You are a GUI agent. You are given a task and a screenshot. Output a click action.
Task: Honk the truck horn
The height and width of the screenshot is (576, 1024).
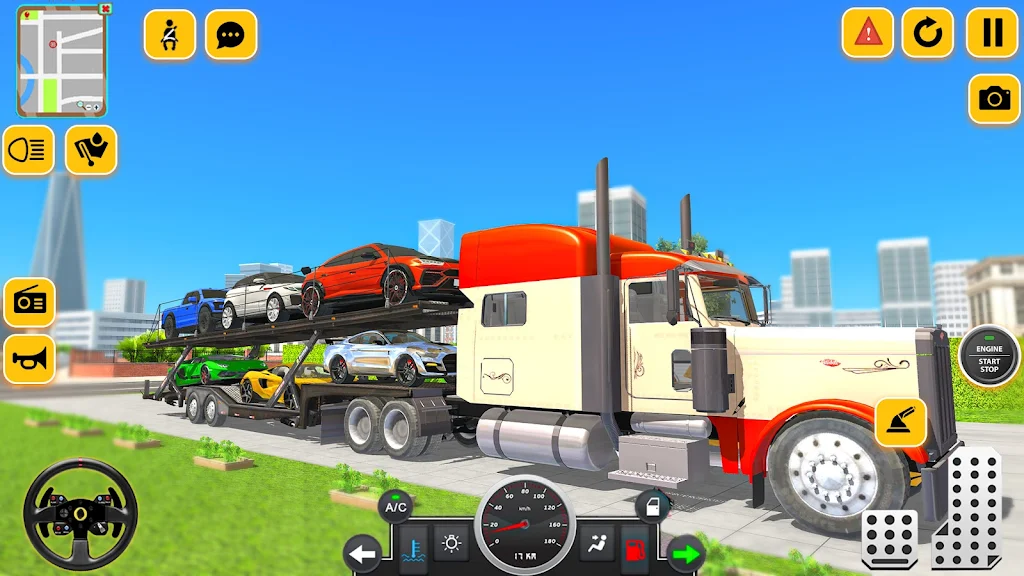tap(29, 359)
